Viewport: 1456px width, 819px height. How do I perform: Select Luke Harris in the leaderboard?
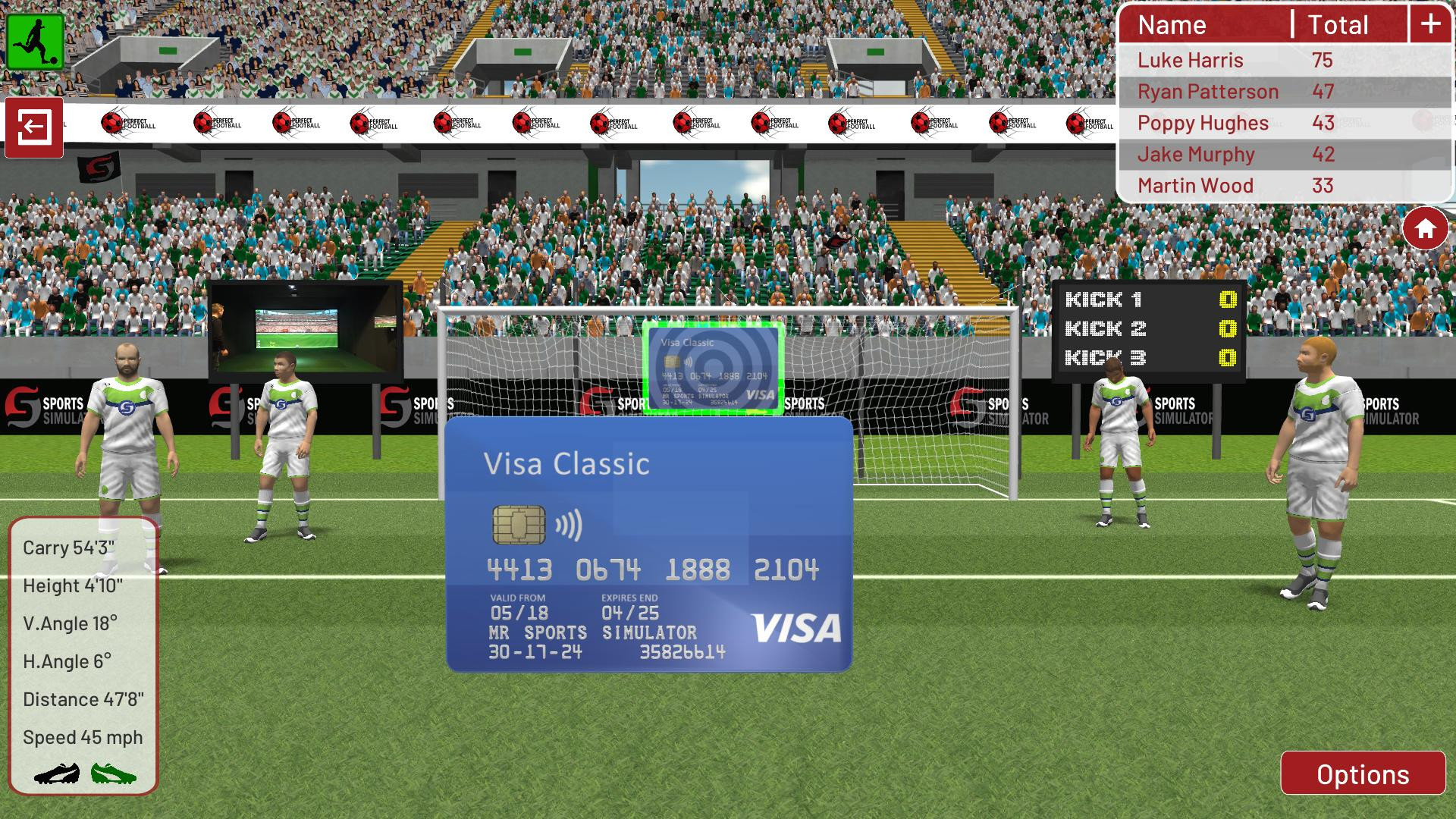coord(1191,60)
